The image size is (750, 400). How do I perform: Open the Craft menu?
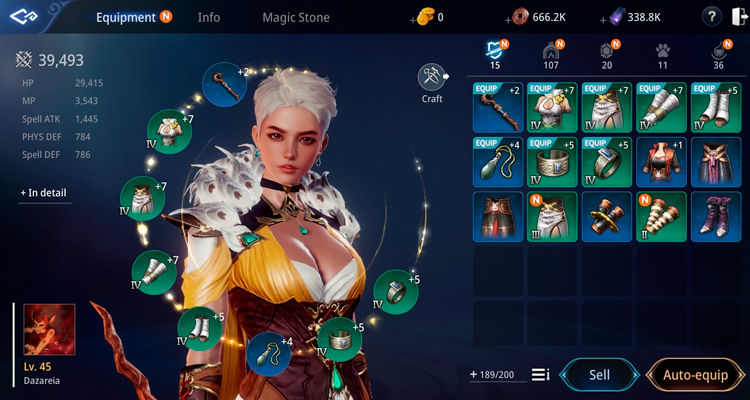[x=432, y=80]
